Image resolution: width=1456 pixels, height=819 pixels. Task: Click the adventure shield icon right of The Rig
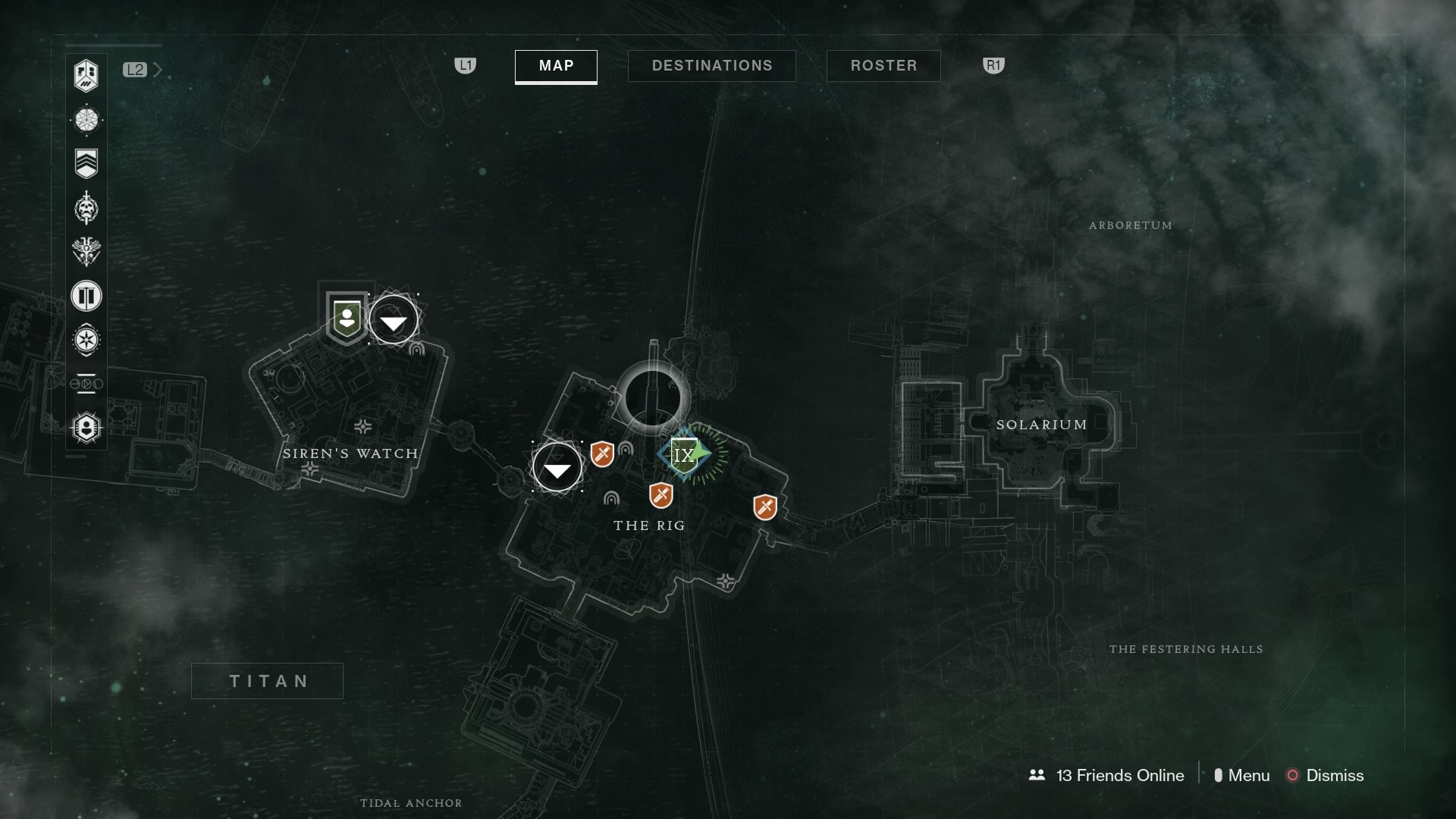click(x=765, y=508)
